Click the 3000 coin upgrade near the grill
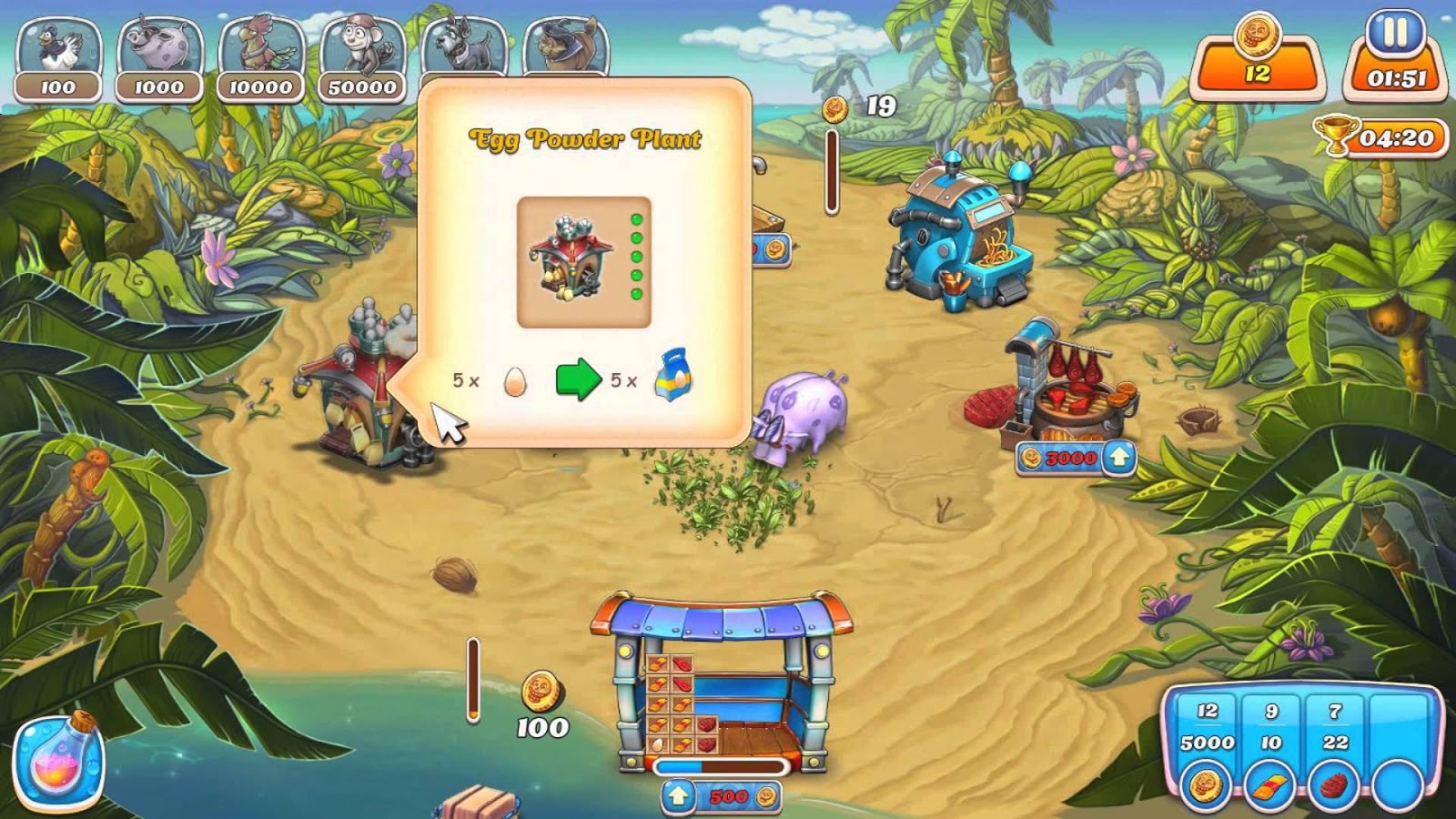This screenshot has height=819, width=1456. point(1074,460)
